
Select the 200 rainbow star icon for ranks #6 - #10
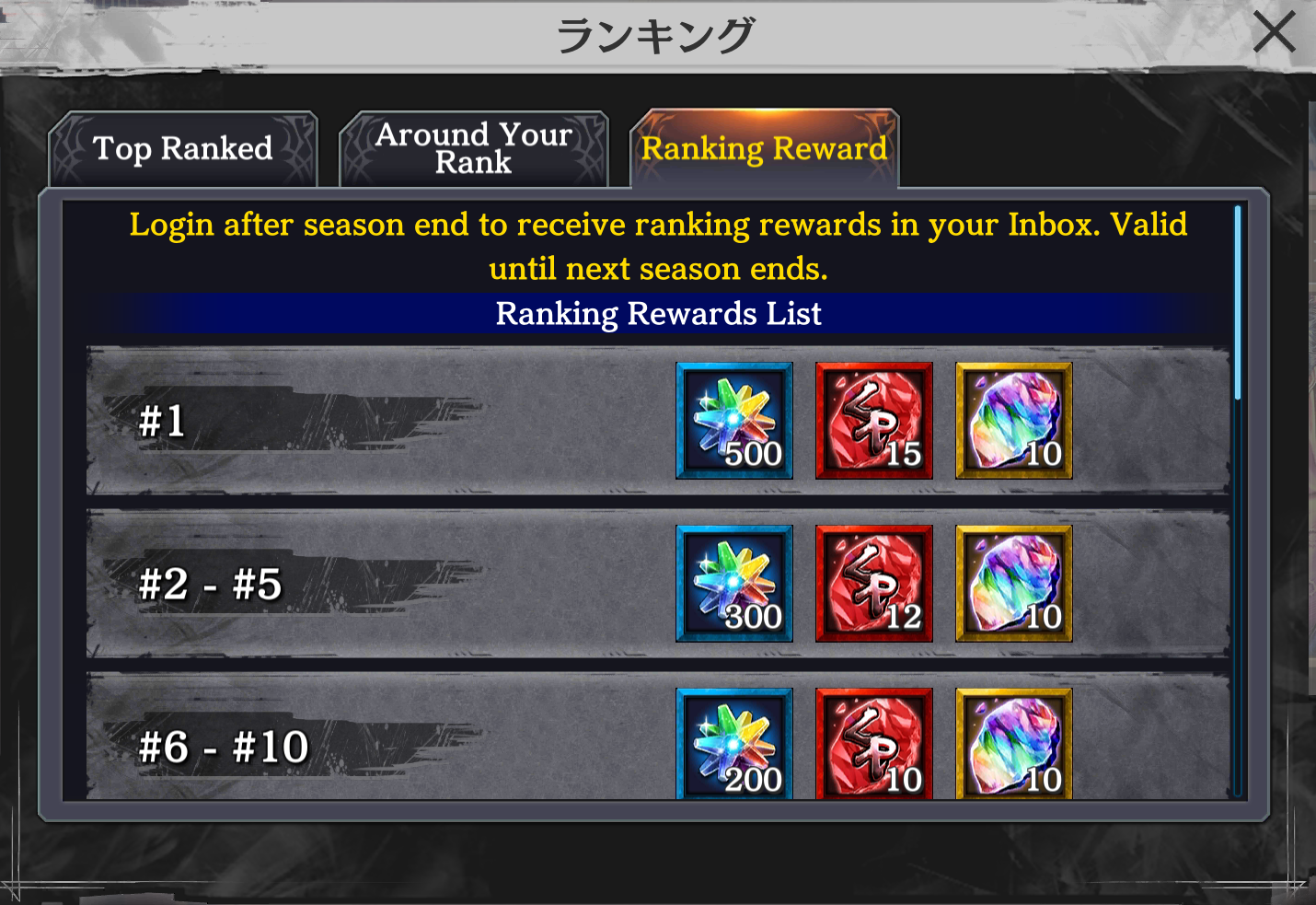733,744
